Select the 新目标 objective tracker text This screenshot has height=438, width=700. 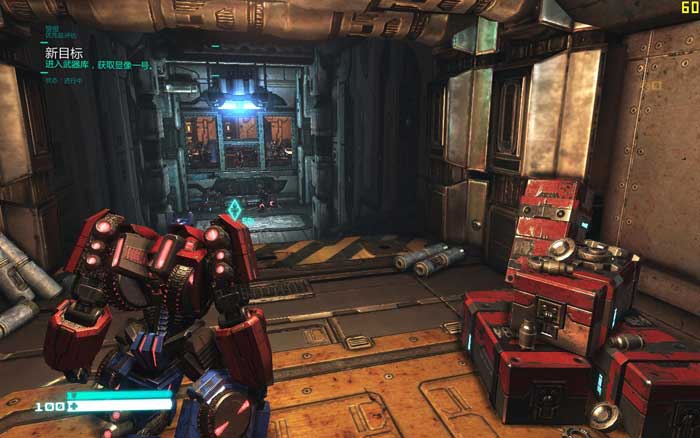pyautogui.click(x=62, y=49)
